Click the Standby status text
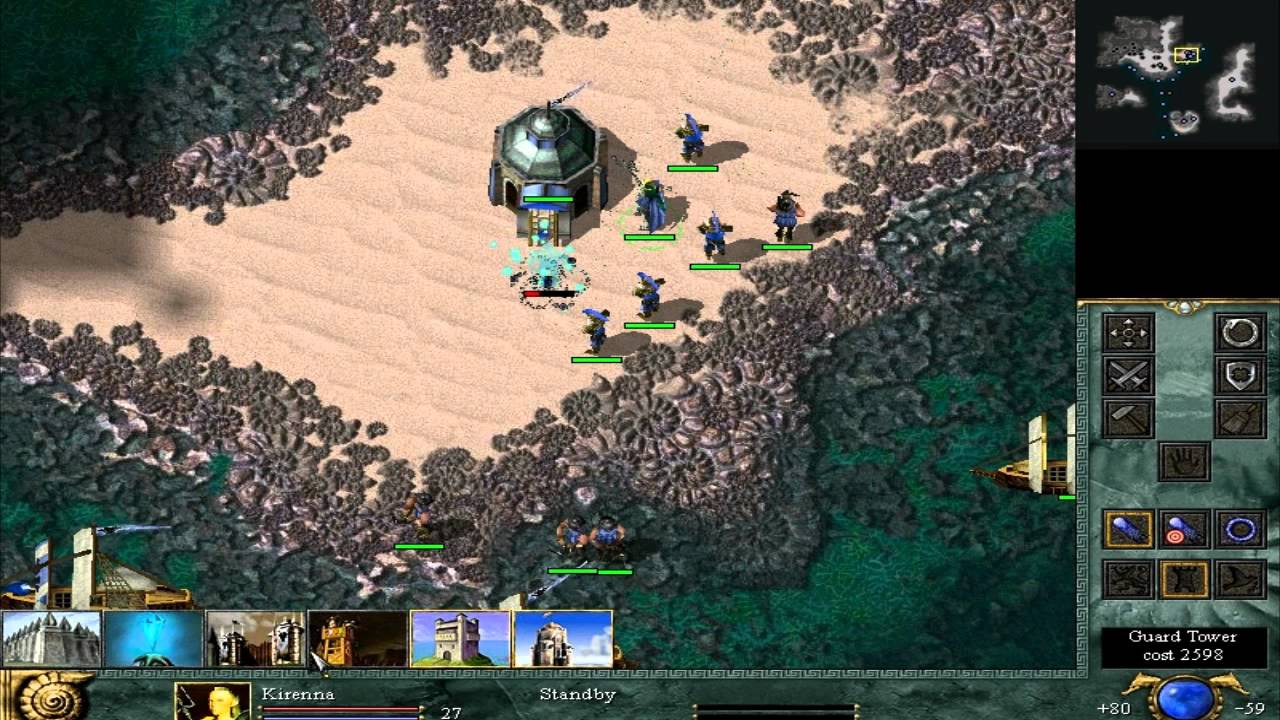1280x720 pixels. click(x=577, y=696)
